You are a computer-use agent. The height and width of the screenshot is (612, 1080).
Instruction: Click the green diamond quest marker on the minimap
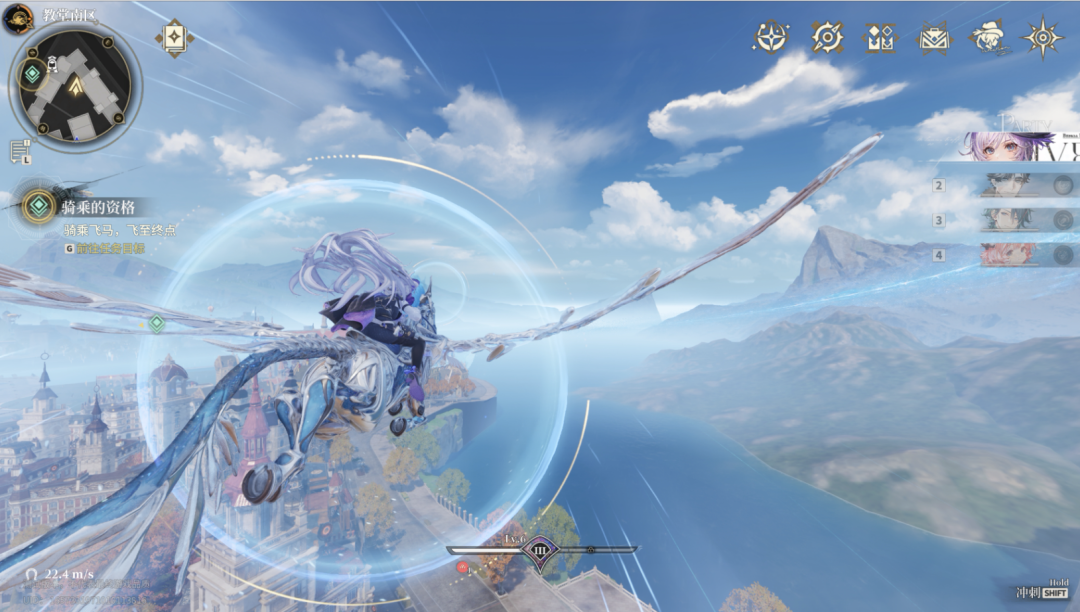33,73
